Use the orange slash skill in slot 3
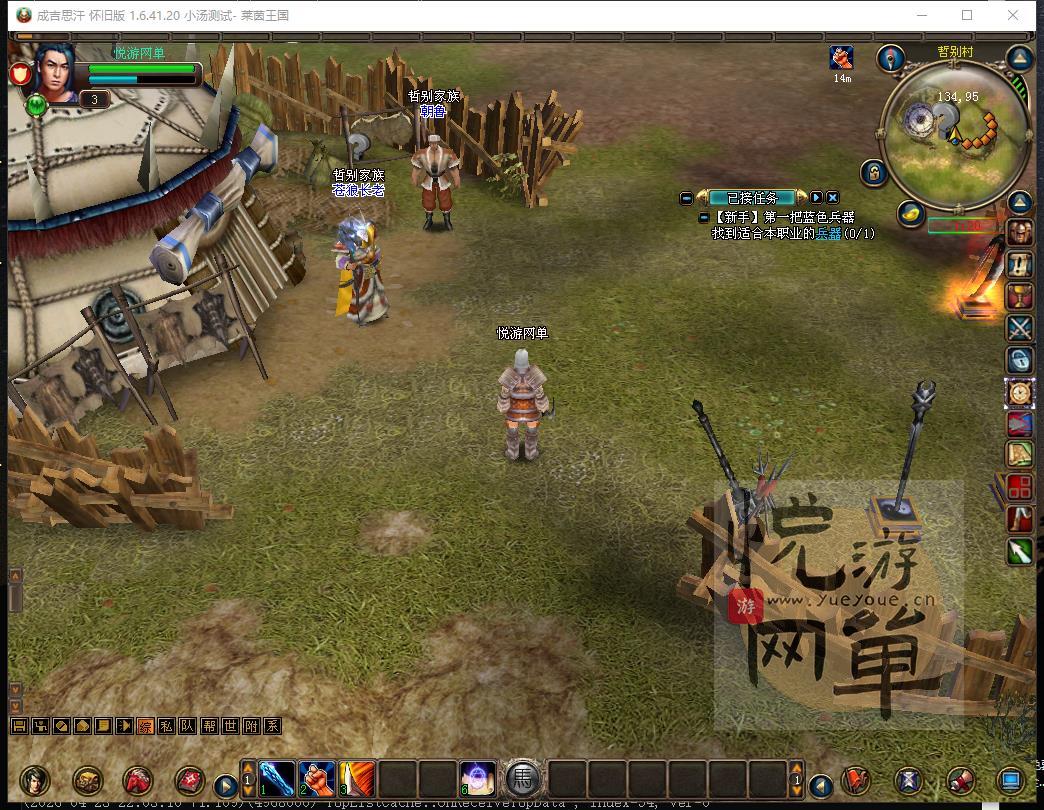The width and height of the screenshot is (1044, 810). tap(357, 778)
